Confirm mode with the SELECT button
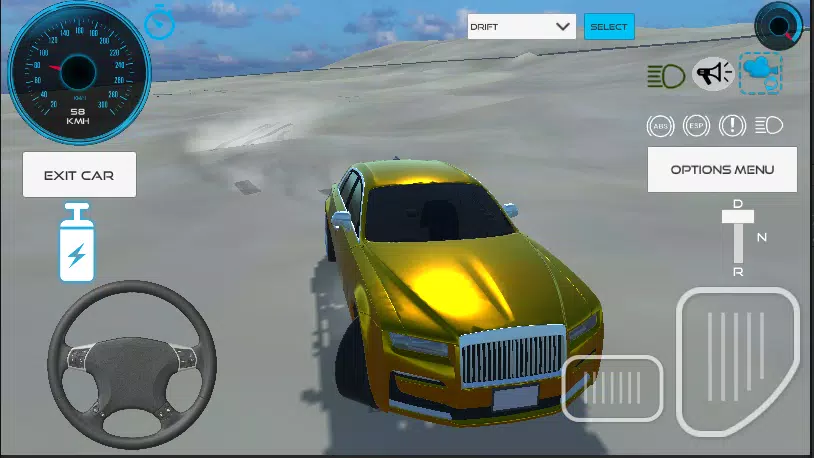Screen dimensions: 814x458 tap(608, 27)
